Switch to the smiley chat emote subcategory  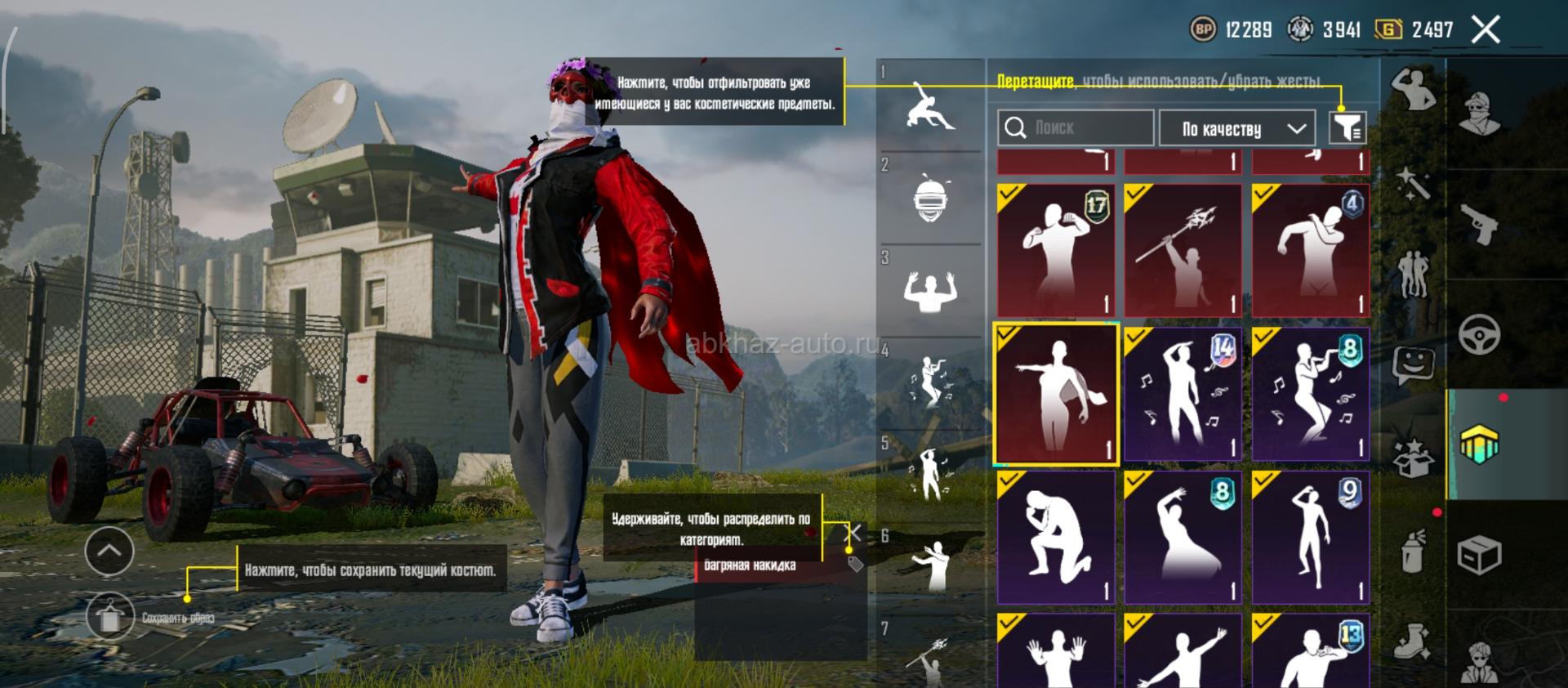(1414, 364)
